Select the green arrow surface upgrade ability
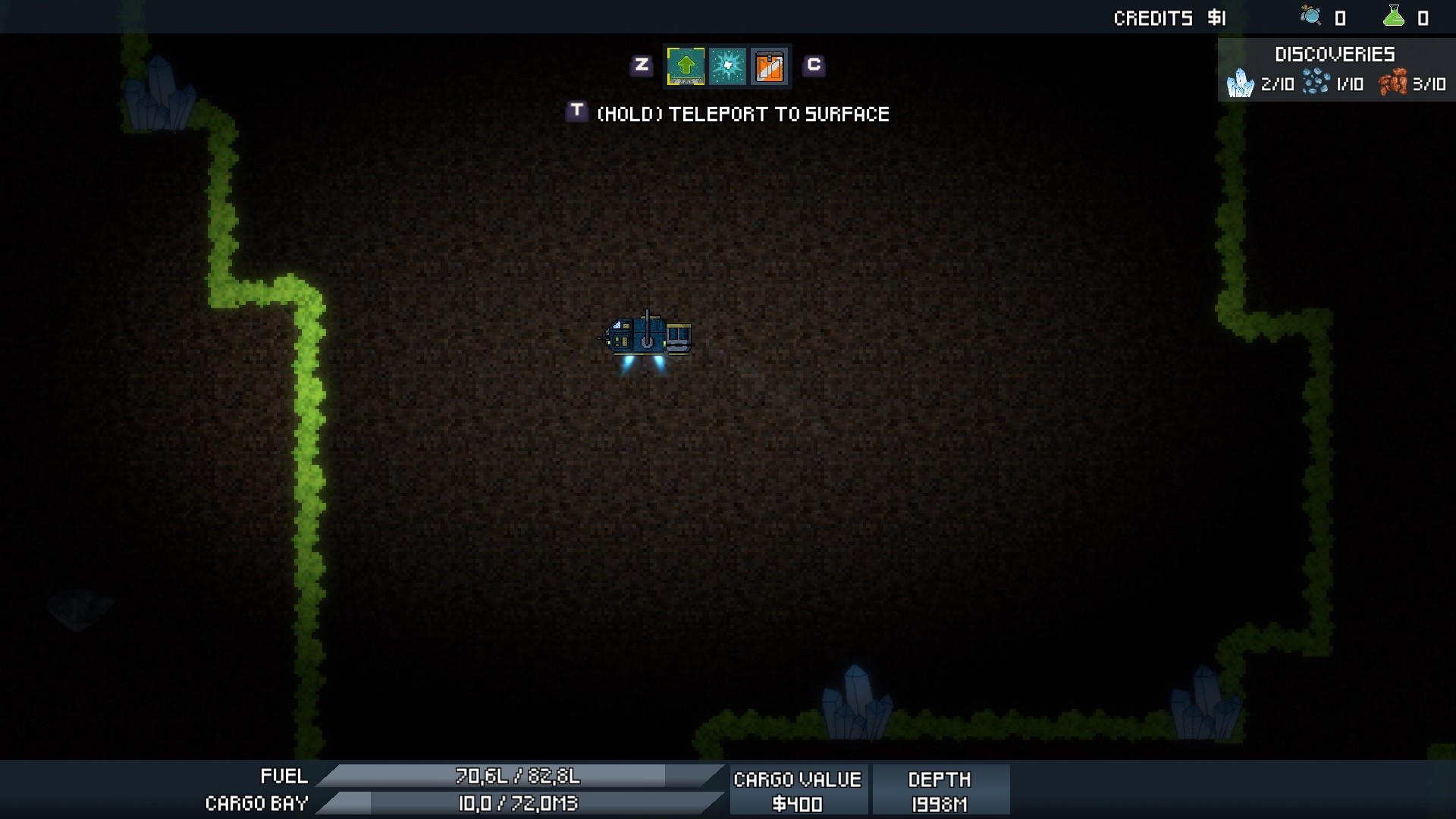This screenshot has height=819, width=1456. click(686, 66)
